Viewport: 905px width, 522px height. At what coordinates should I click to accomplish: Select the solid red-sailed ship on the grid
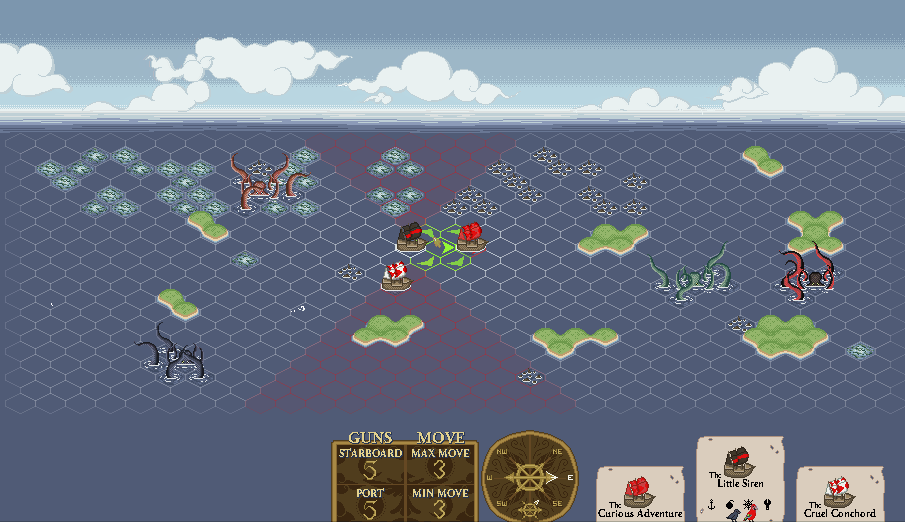click(469, 237)
